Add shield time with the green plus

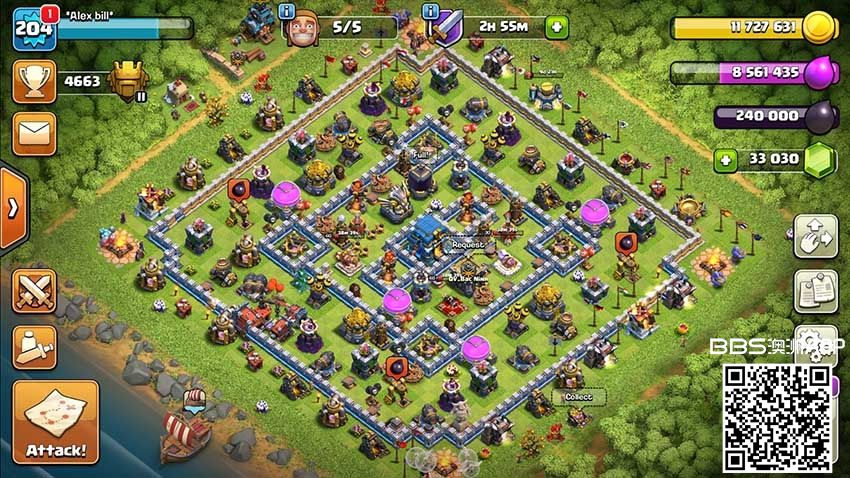(x=555, y=27)
